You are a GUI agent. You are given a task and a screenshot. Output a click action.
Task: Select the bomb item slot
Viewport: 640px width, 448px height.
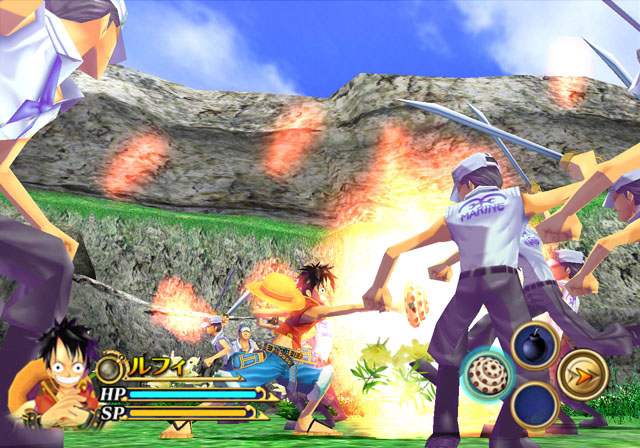click(535, 345)
